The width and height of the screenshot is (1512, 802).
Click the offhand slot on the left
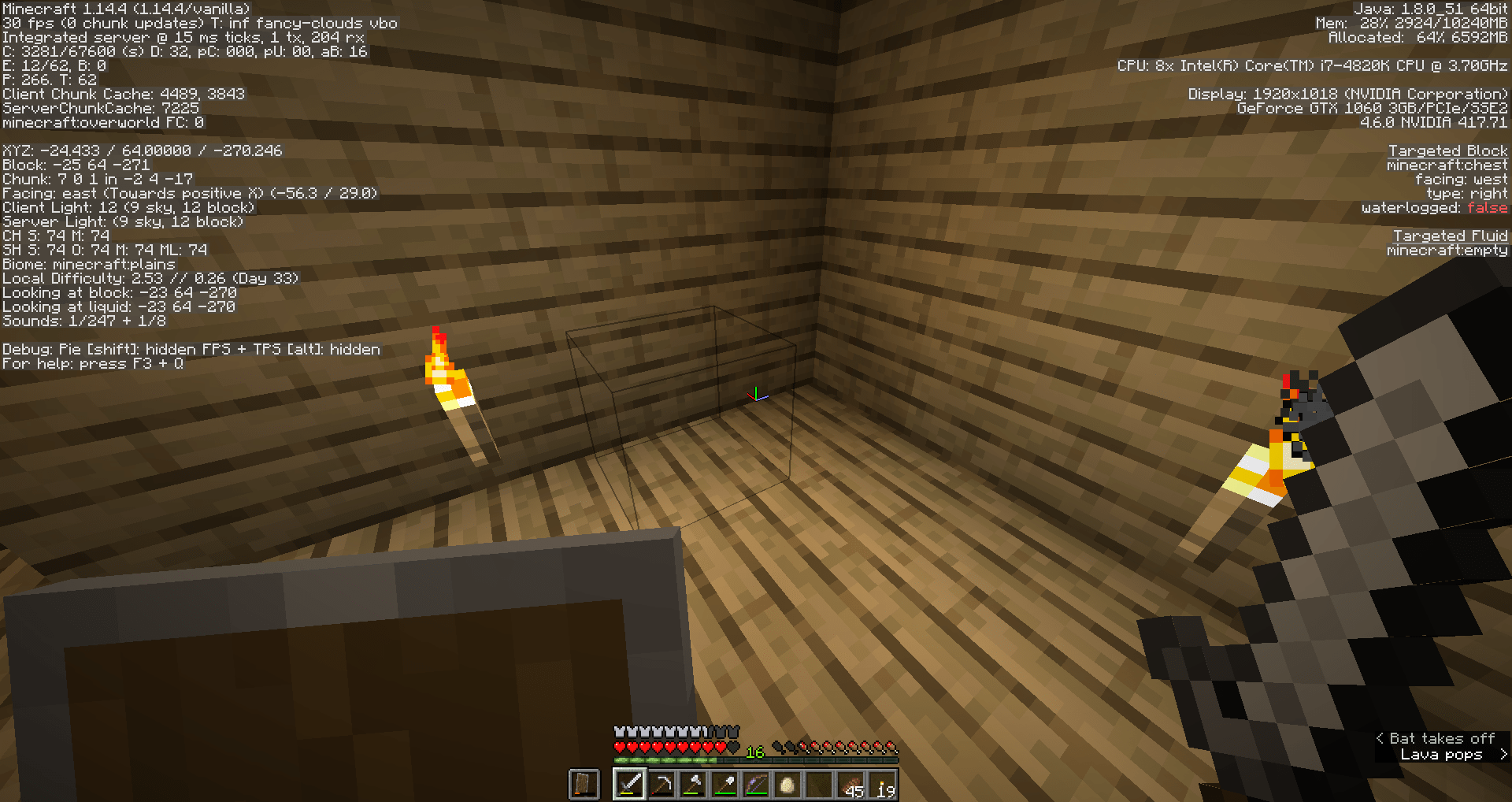[x=584, y=785]
